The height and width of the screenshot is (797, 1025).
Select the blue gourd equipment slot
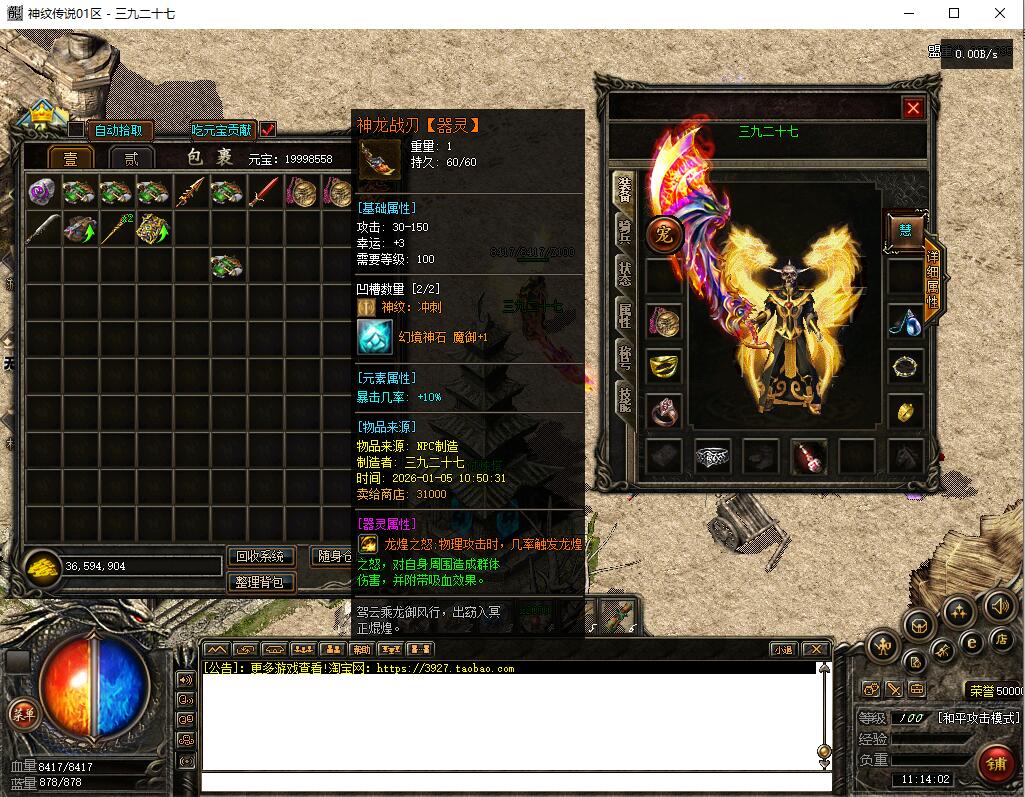(x=905, y=321)
